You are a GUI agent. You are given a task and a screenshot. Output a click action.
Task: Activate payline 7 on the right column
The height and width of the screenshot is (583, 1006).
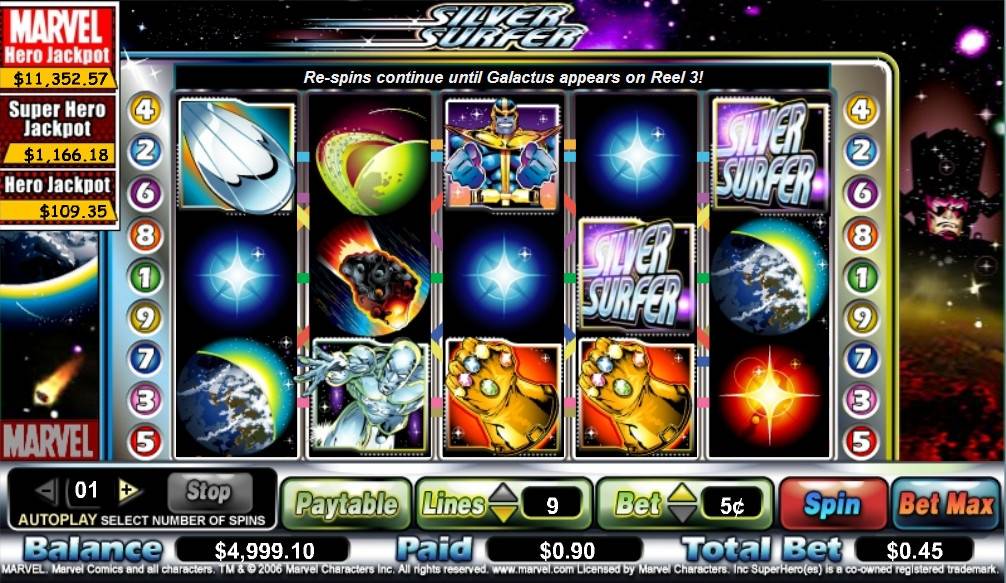coord(861,359)
